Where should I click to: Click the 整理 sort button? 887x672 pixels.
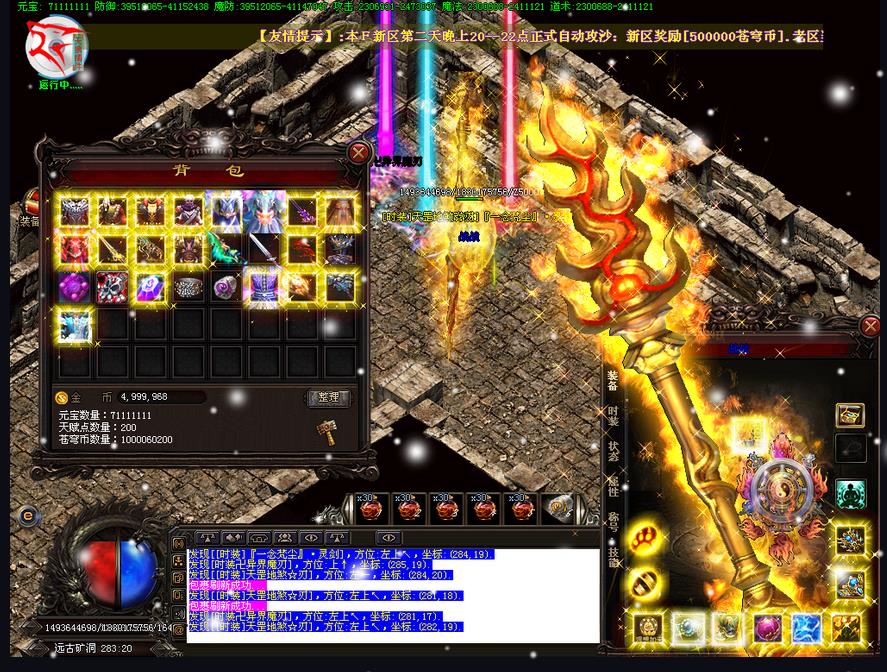pyautogui.click(x=328, y=398)
